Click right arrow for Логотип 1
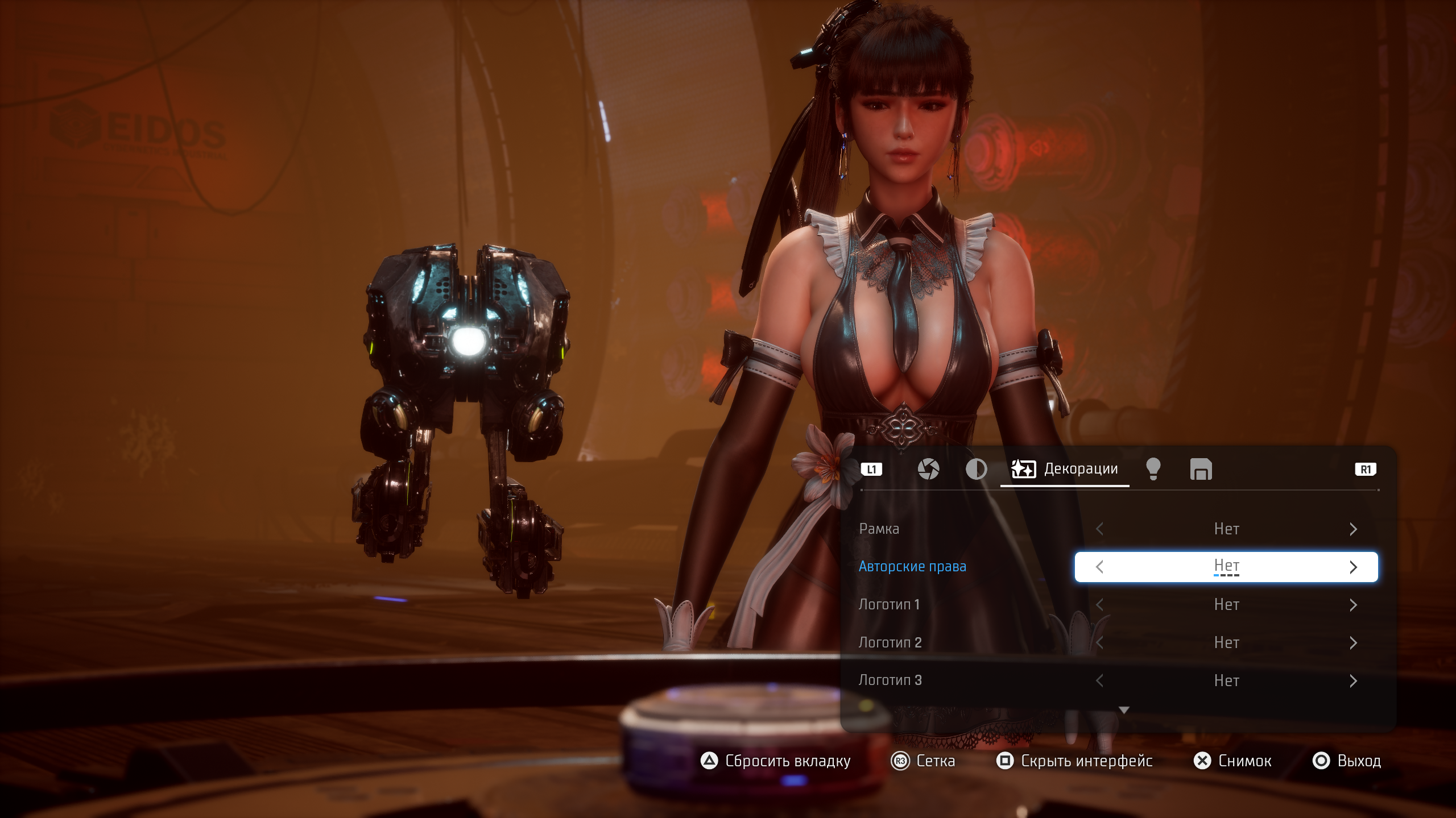The height and width of the screenshot is (818, 1456). coord(1353,605)
